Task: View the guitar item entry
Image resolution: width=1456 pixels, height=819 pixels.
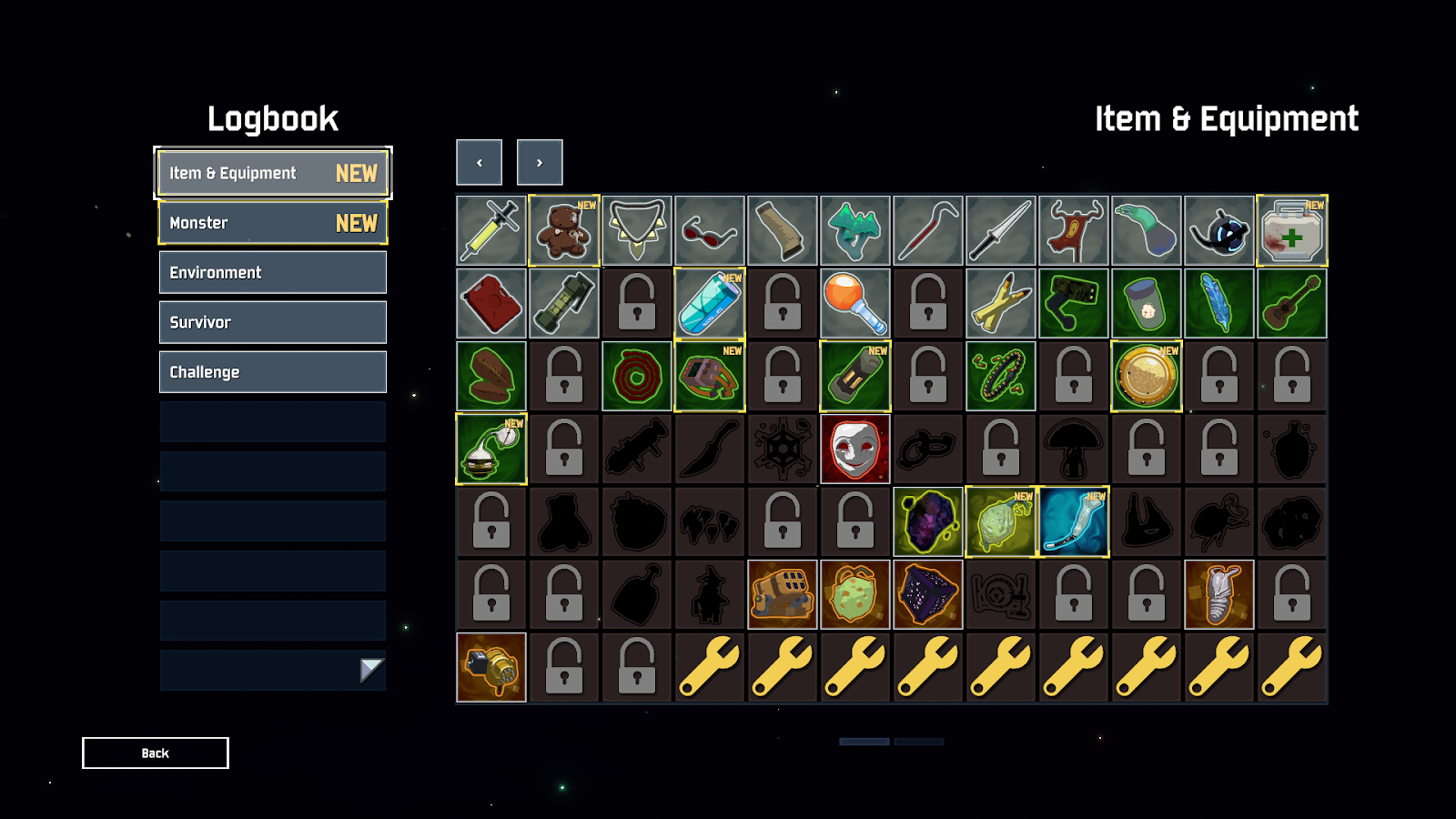Action: [1292, 304]
